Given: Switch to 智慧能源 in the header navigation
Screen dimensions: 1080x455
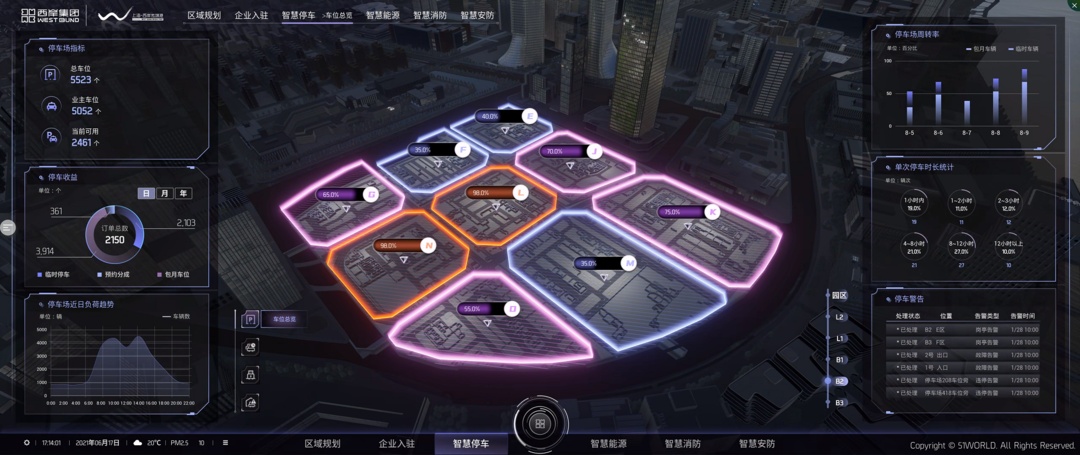Looking at the screenshot, I should (x=382, y=16).
